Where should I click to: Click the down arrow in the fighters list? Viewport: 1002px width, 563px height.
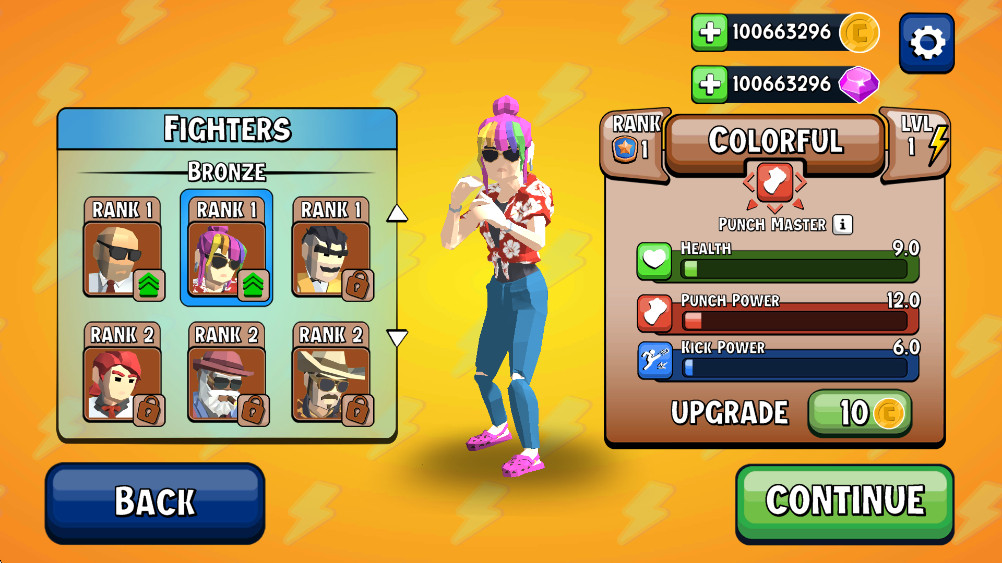(397, 338)
